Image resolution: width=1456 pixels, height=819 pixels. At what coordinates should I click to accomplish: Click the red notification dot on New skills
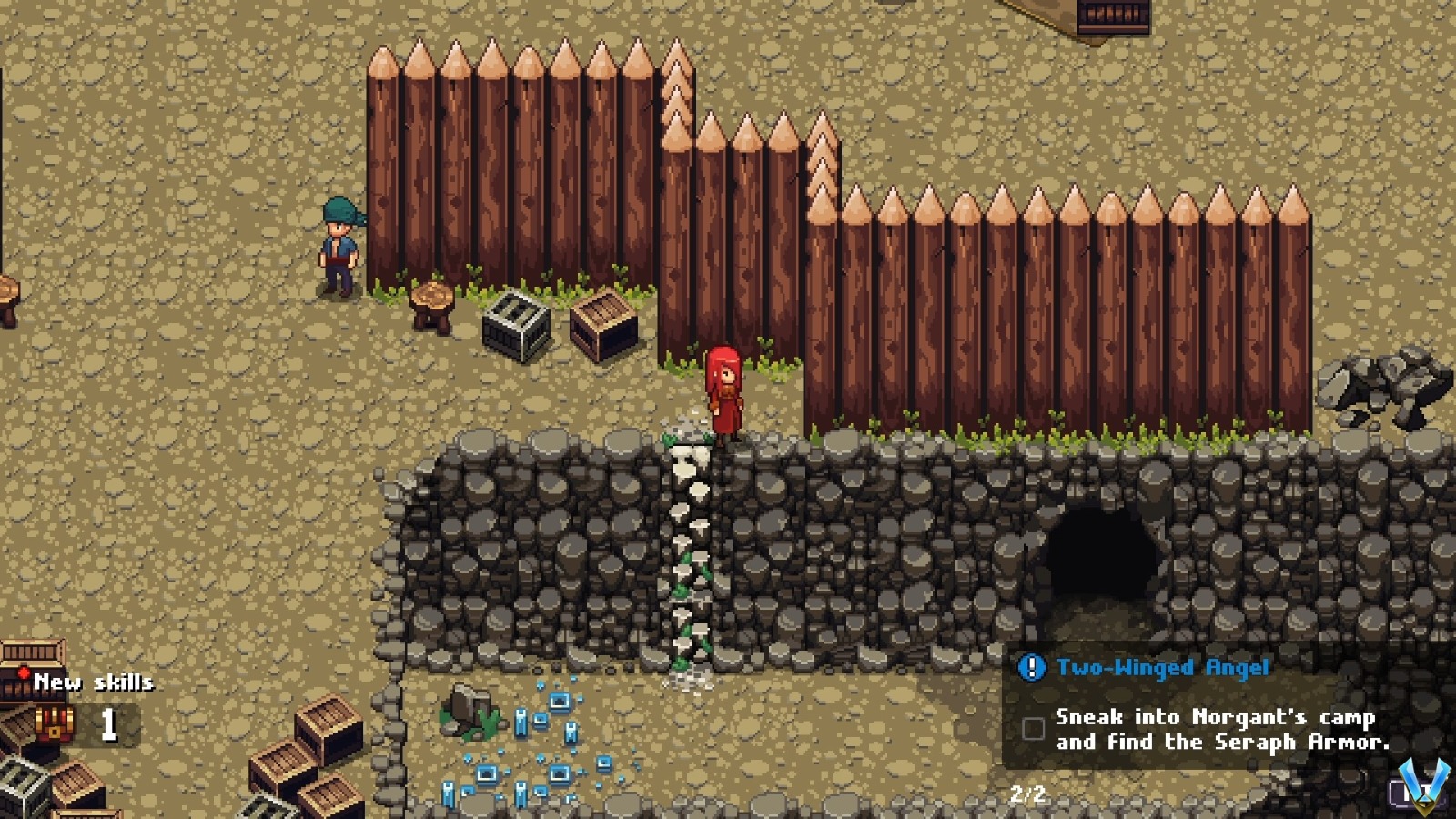pyautogui.click(x=23, y=671)
